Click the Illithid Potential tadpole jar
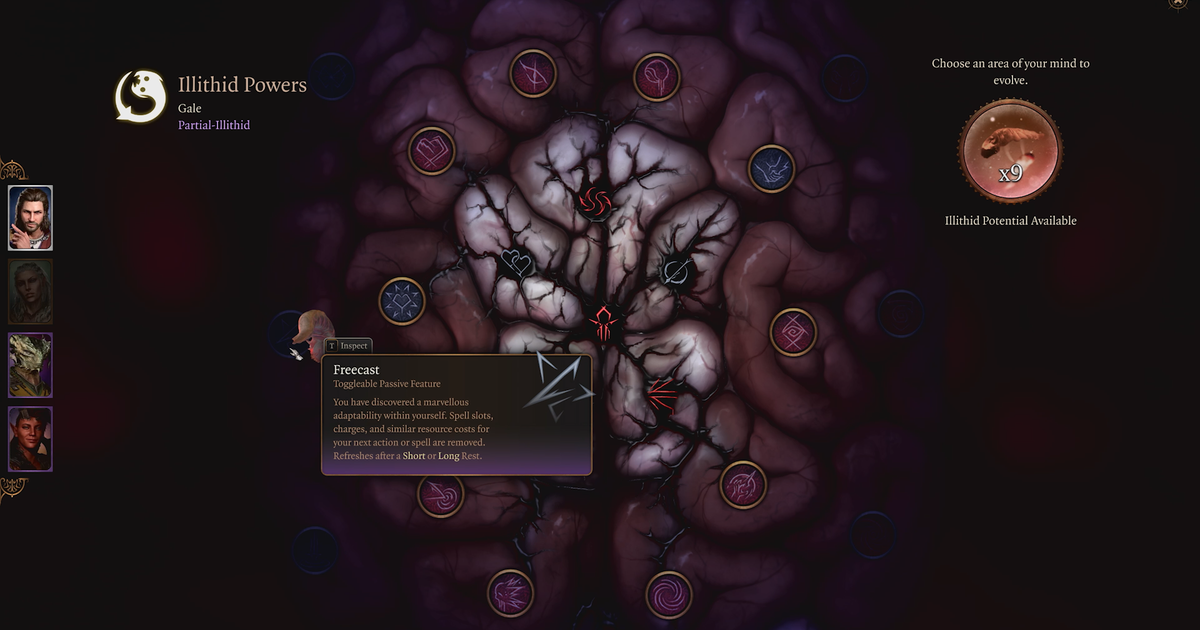The height and width of the screenshot is (630, 1200). [x=1010, y=151]
